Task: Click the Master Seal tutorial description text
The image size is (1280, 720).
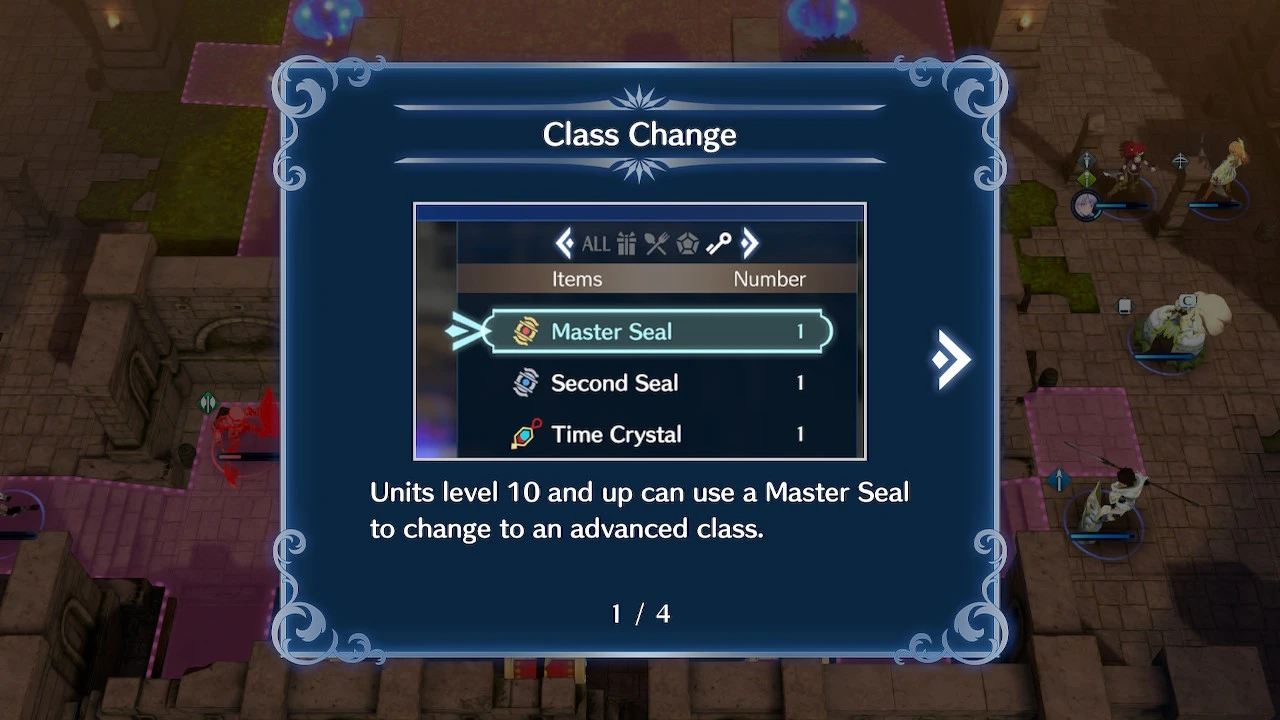Action: pyautogui.click(x=640, y=510)
